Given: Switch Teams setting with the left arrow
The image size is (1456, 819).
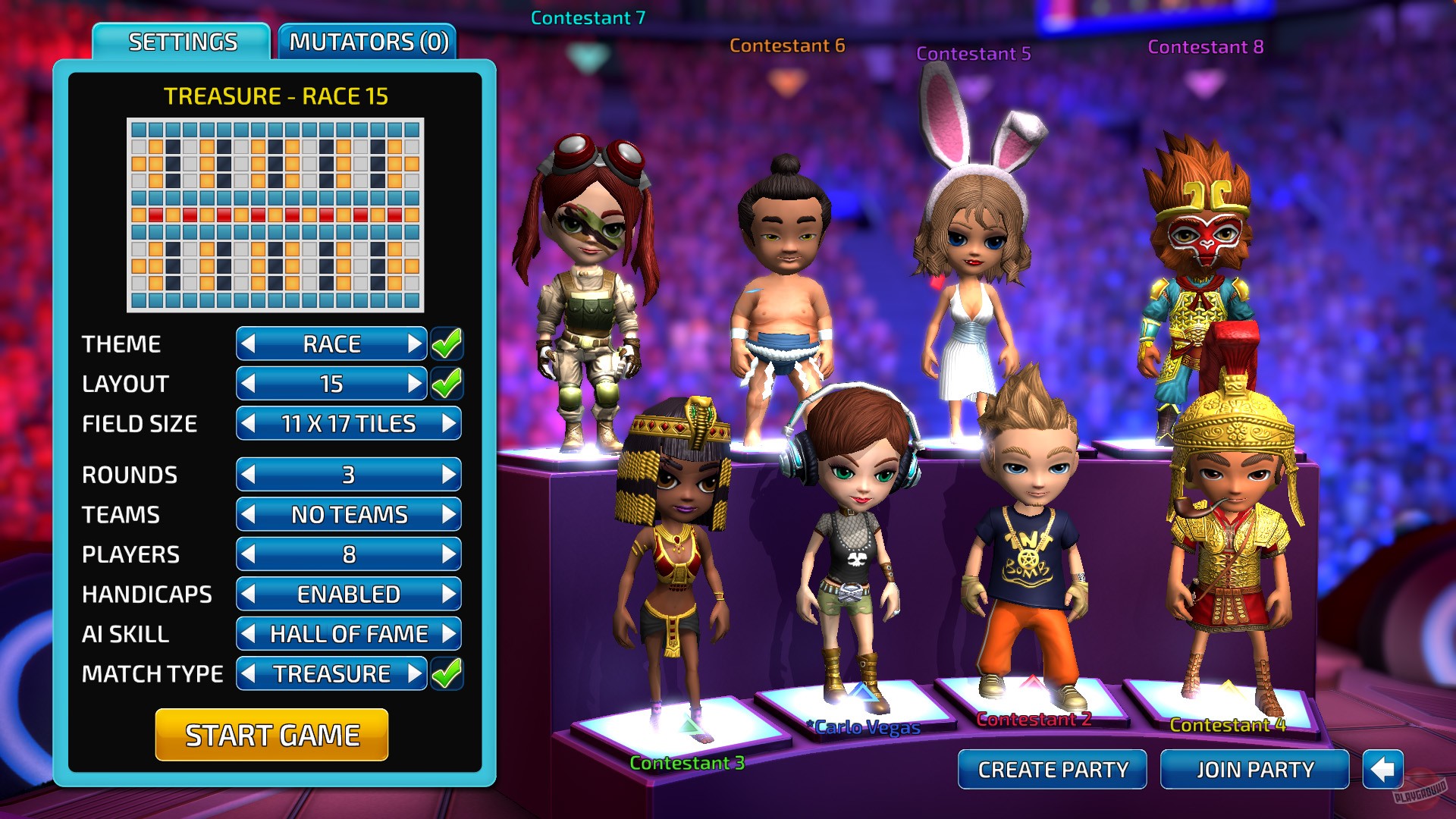Looking at the screenshot, I should pos(249,515).
